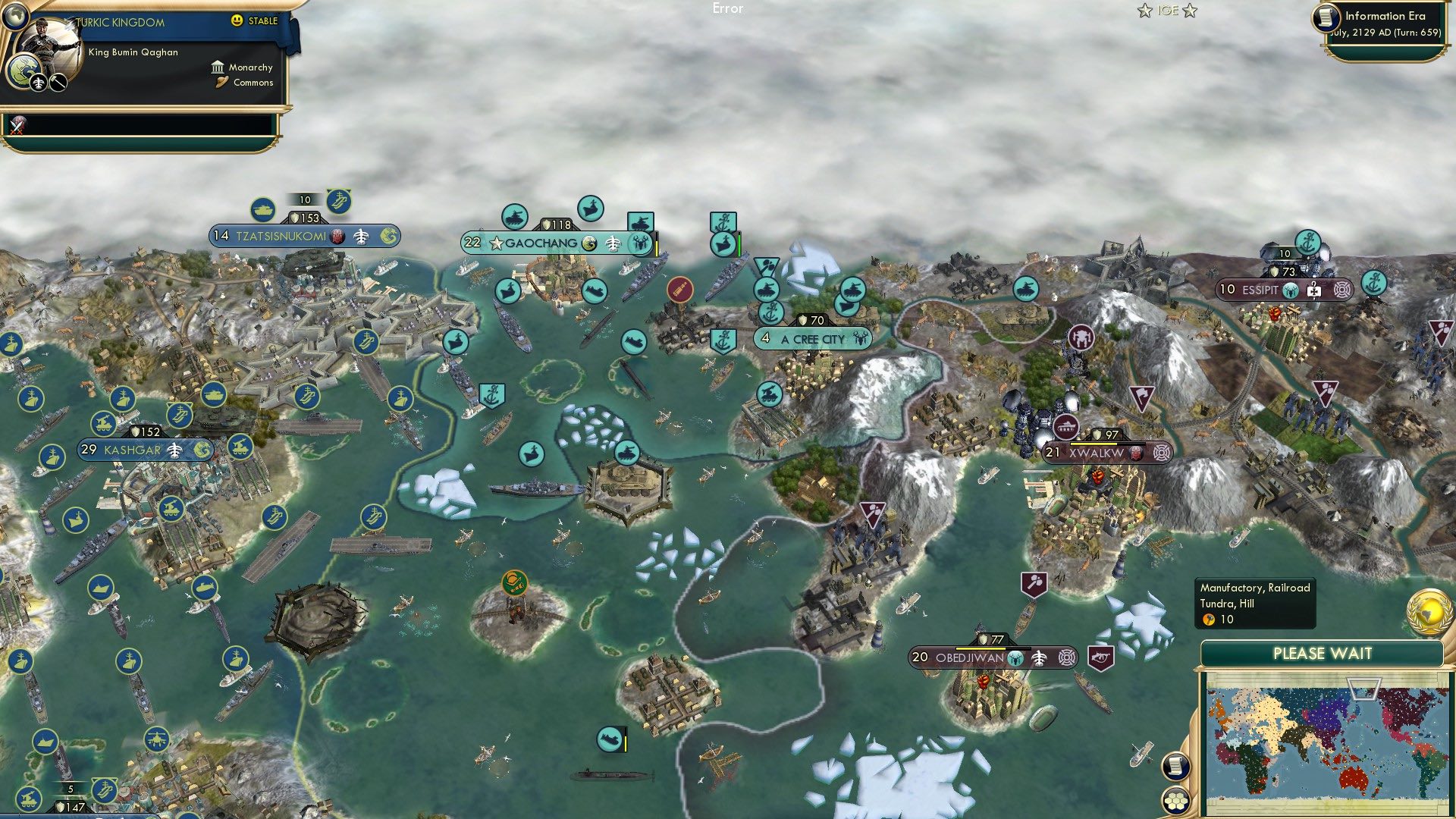Image resolution: width=1456 pixels, height=819 pixels.
Task: Toggle the hex grid overlay button
Action: pos(1175,800)
